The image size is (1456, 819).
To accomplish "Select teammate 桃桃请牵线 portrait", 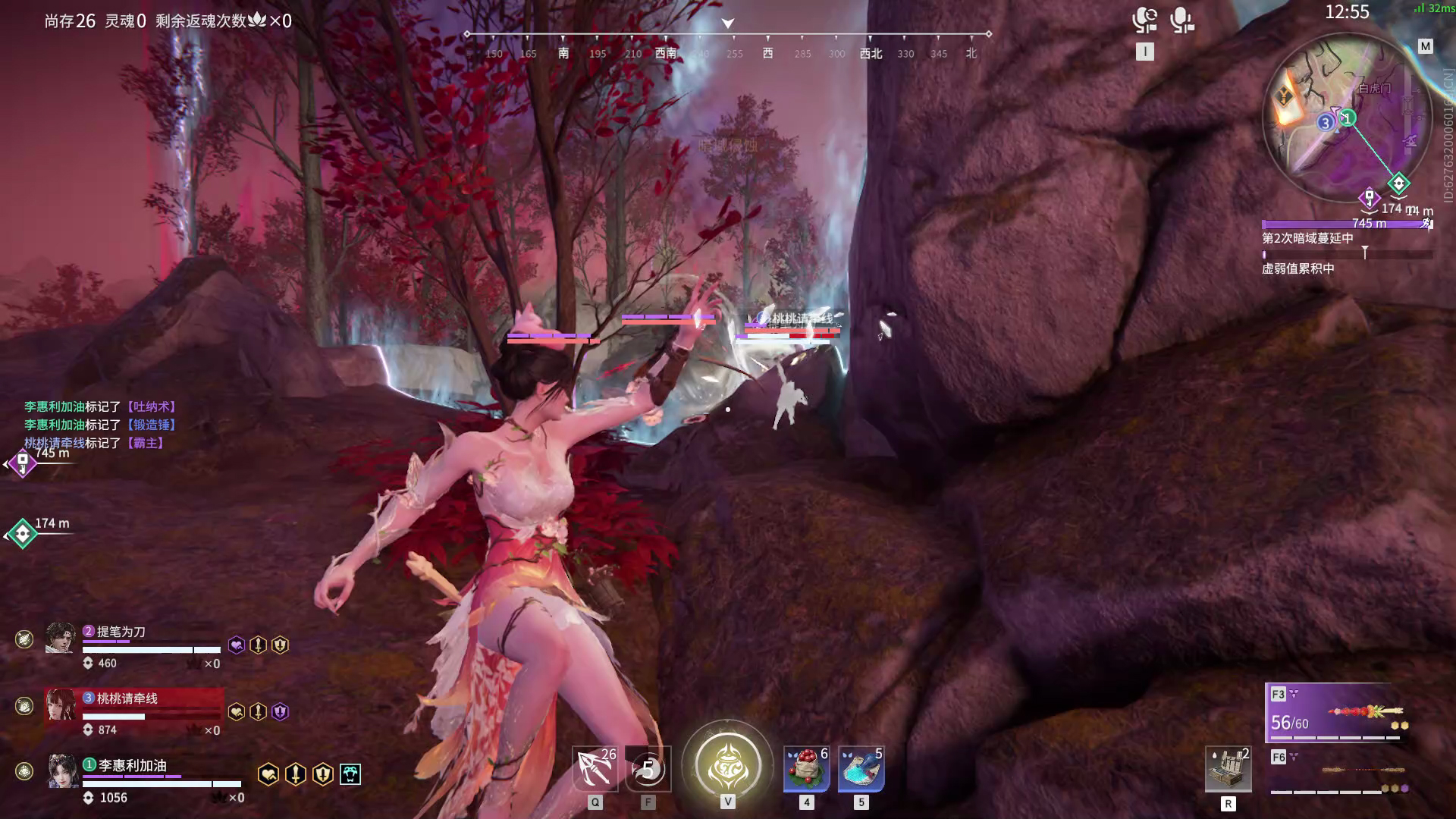I will point(61,704).
